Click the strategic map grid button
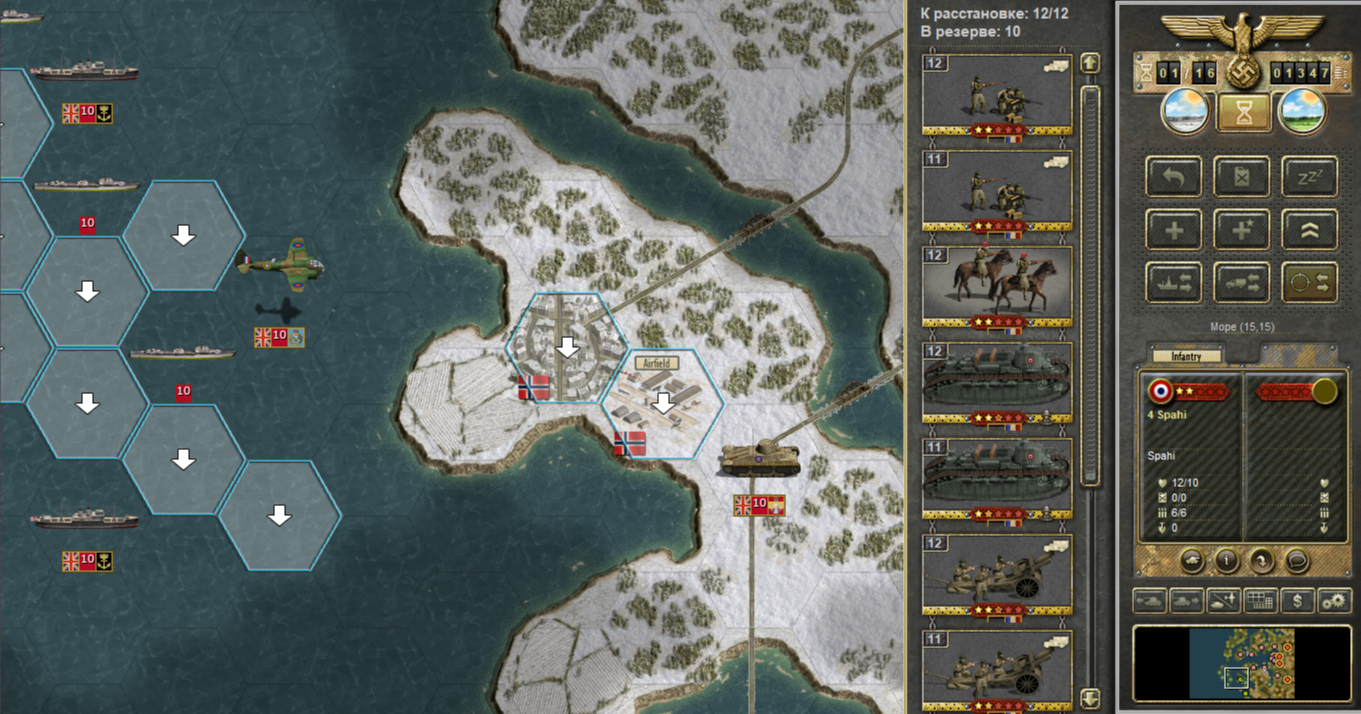 (x=1260, y=601)
